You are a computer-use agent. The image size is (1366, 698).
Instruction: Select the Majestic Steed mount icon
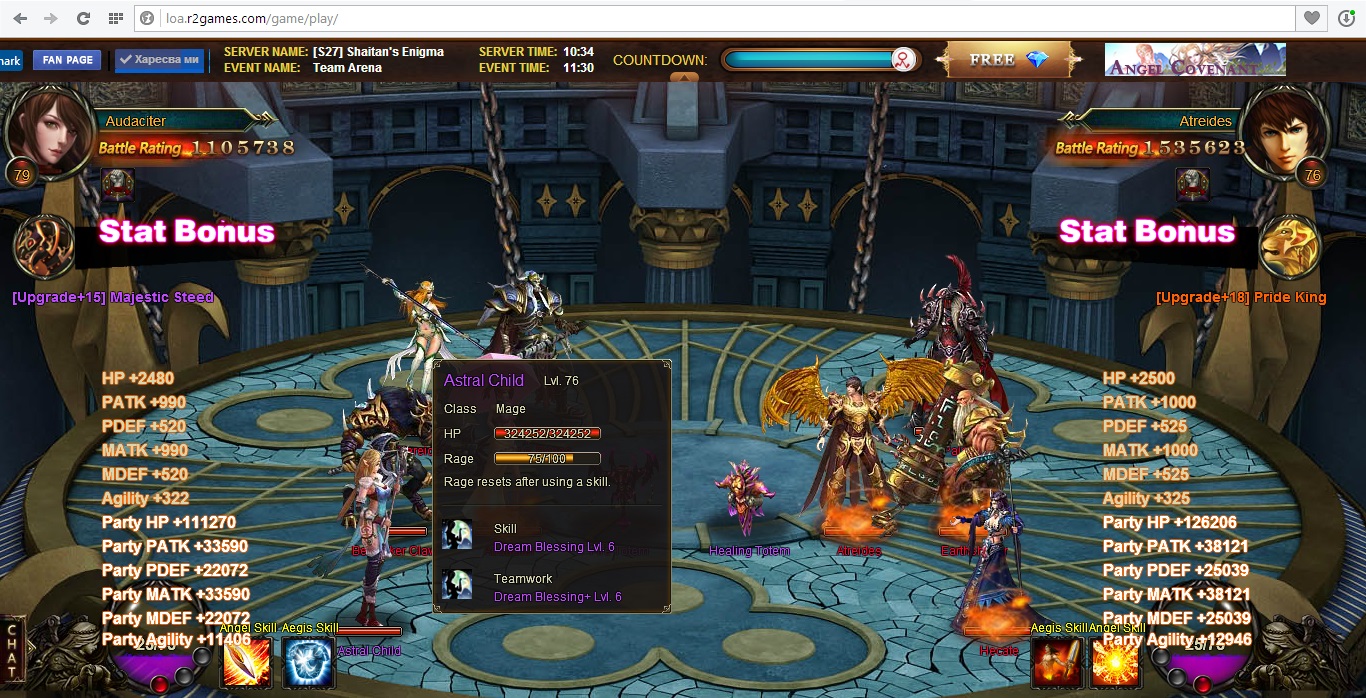44,246
